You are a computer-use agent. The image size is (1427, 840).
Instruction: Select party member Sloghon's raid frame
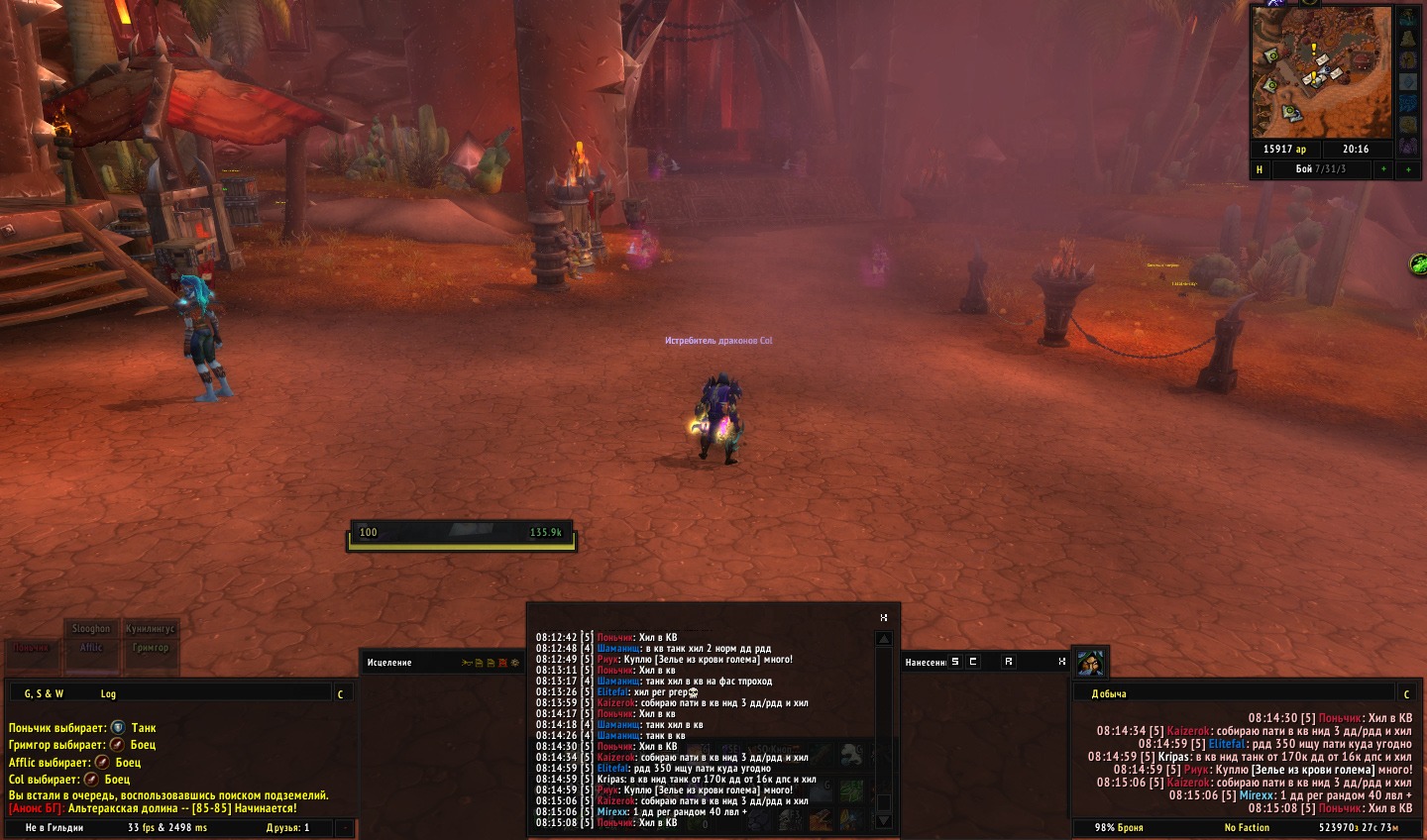91,628
